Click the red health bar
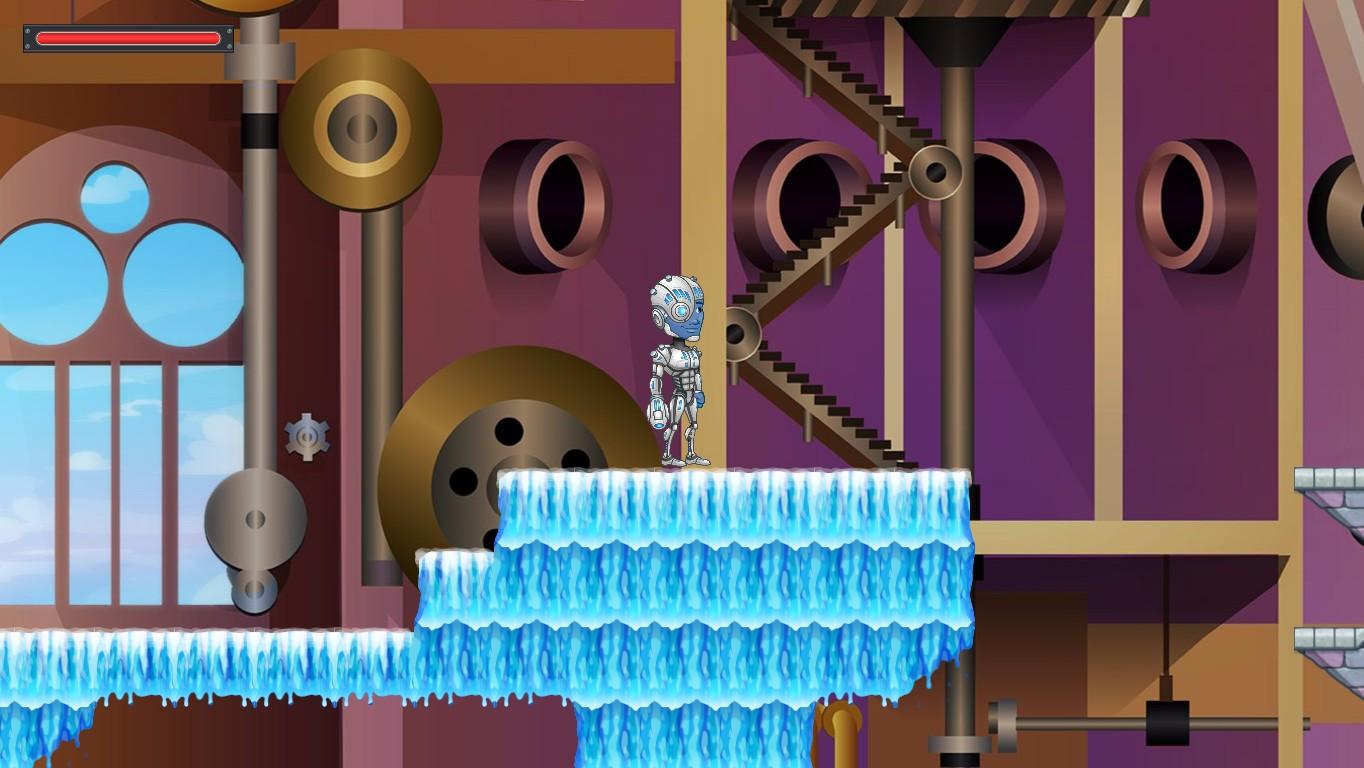The width and height of the screenshot is (1364, 768). (125, 38)
